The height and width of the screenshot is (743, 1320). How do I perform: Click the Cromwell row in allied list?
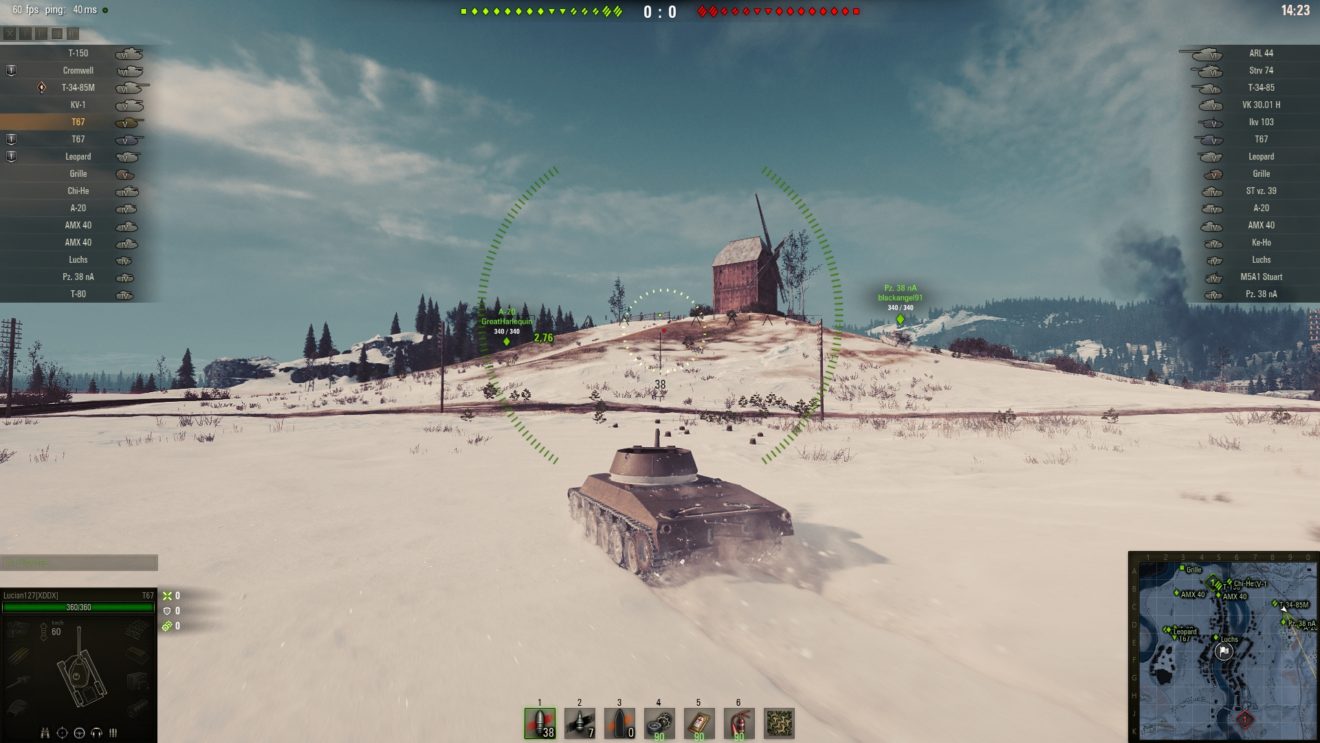(78, 71)
